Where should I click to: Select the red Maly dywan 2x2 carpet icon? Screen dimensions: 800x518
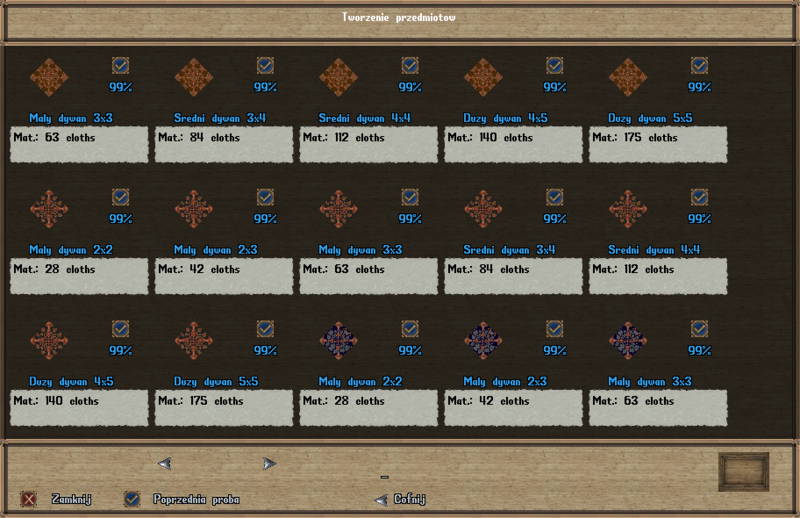48,208
